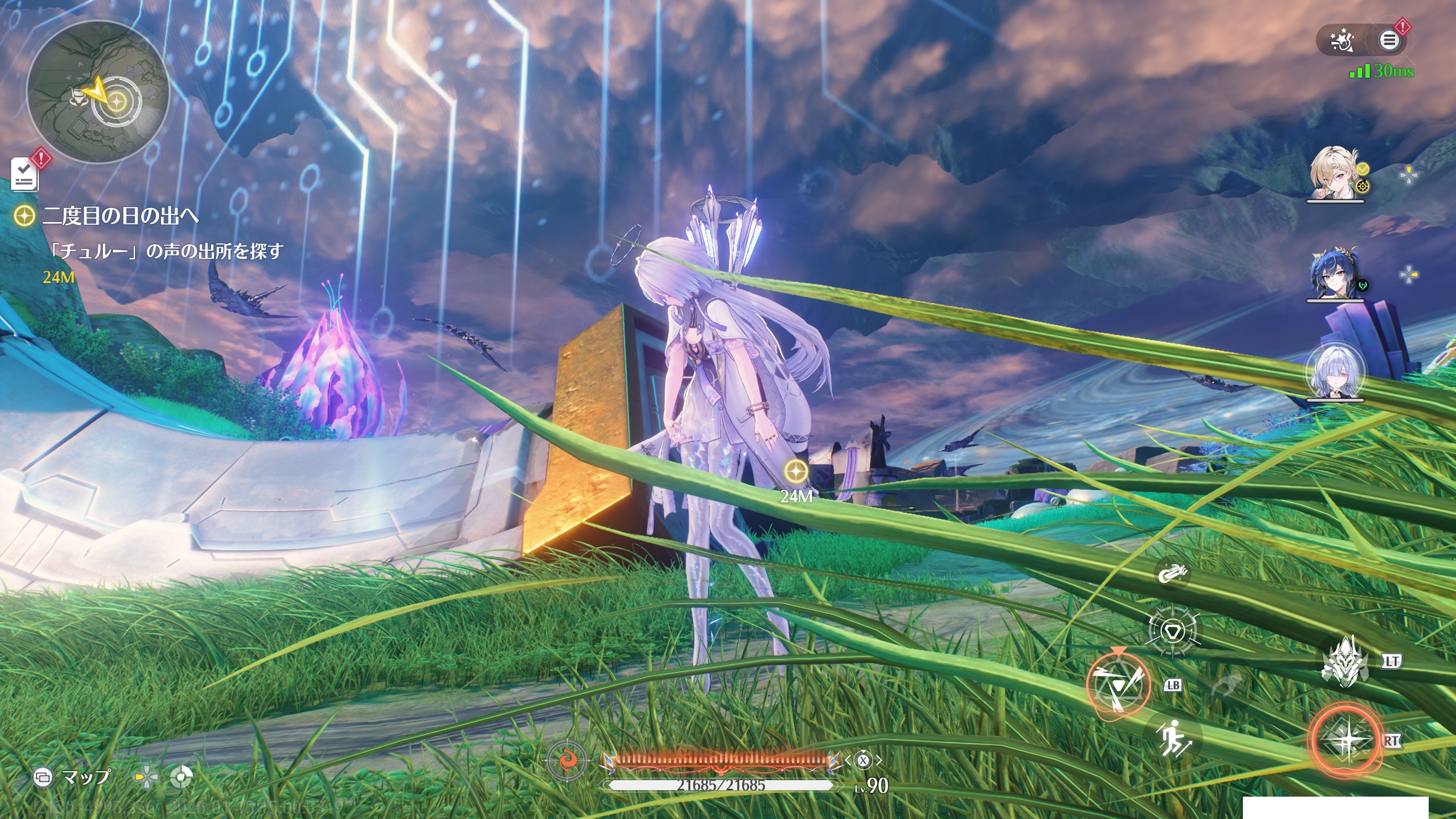Screen dimensions: 1456x819
Task: Click the flame swirl forte icon
Action: 566,759
